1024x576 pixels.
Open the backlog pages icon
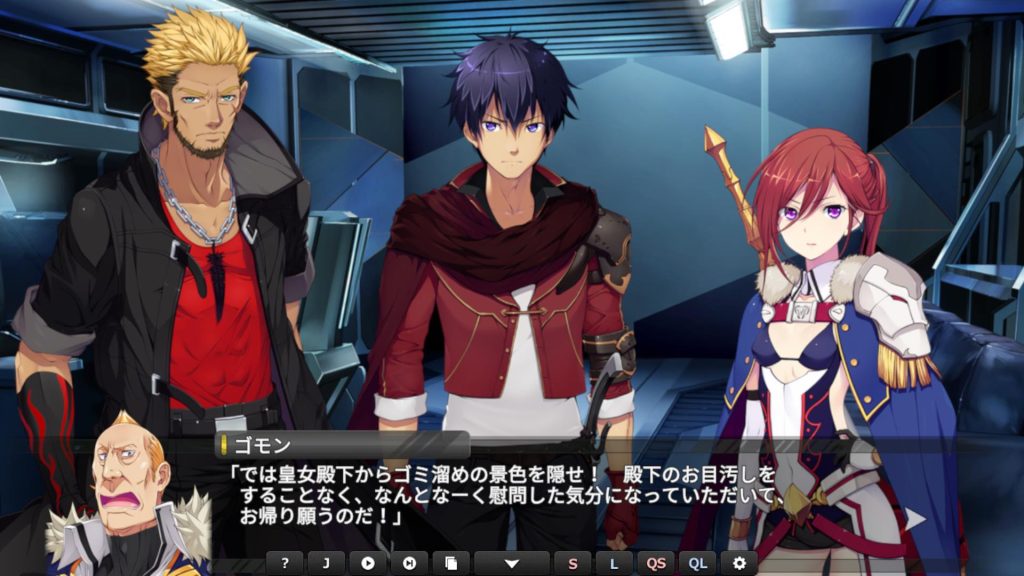pos(450,563)
